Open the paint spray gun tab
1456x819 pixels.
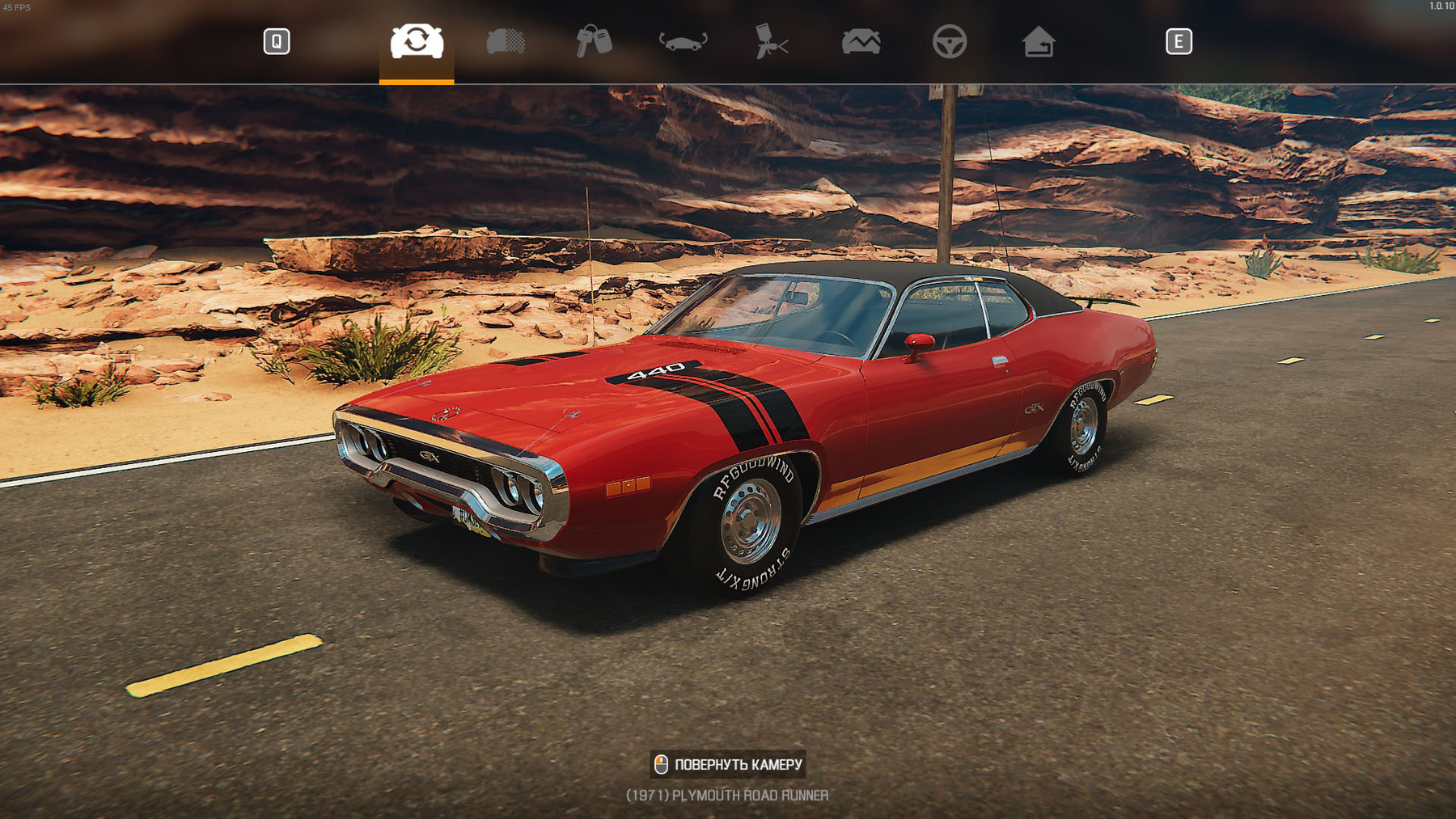pyautogui.click(x=772, y=41)
